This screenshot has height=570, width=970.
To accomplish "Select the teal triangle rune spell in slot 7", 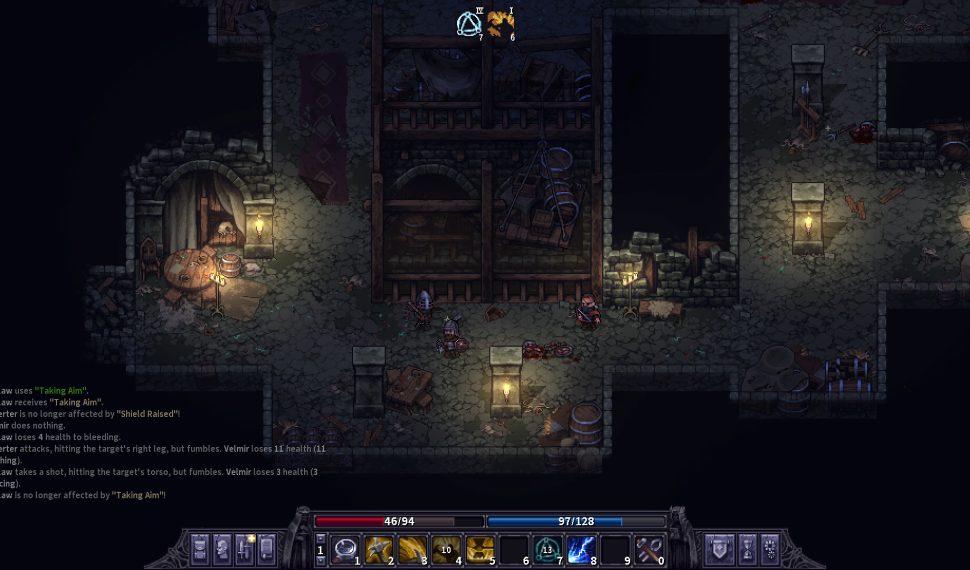I will [547, 548].
